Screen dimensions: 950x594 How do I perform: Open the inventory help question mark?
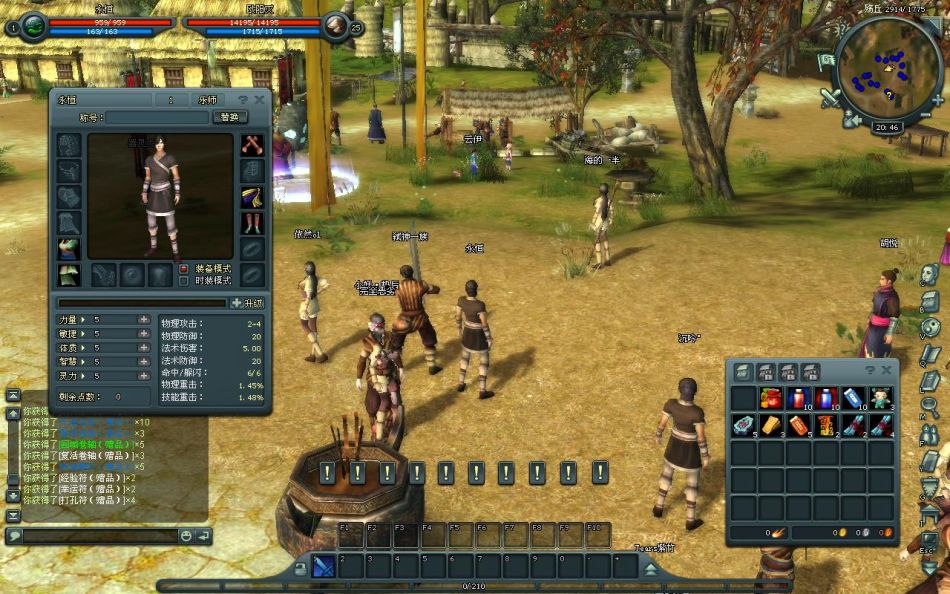click(x=870, y=371)
